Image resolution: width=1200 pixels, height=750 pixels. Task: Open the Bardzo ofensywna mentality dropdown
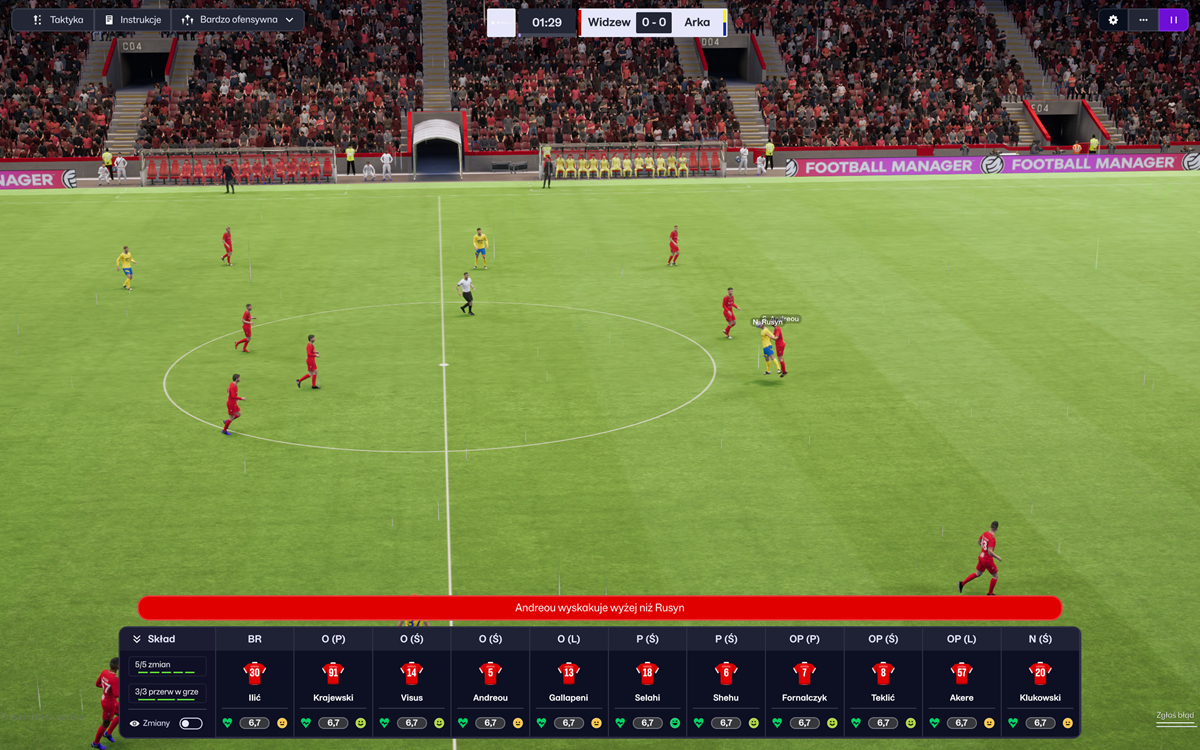point(238,20)
